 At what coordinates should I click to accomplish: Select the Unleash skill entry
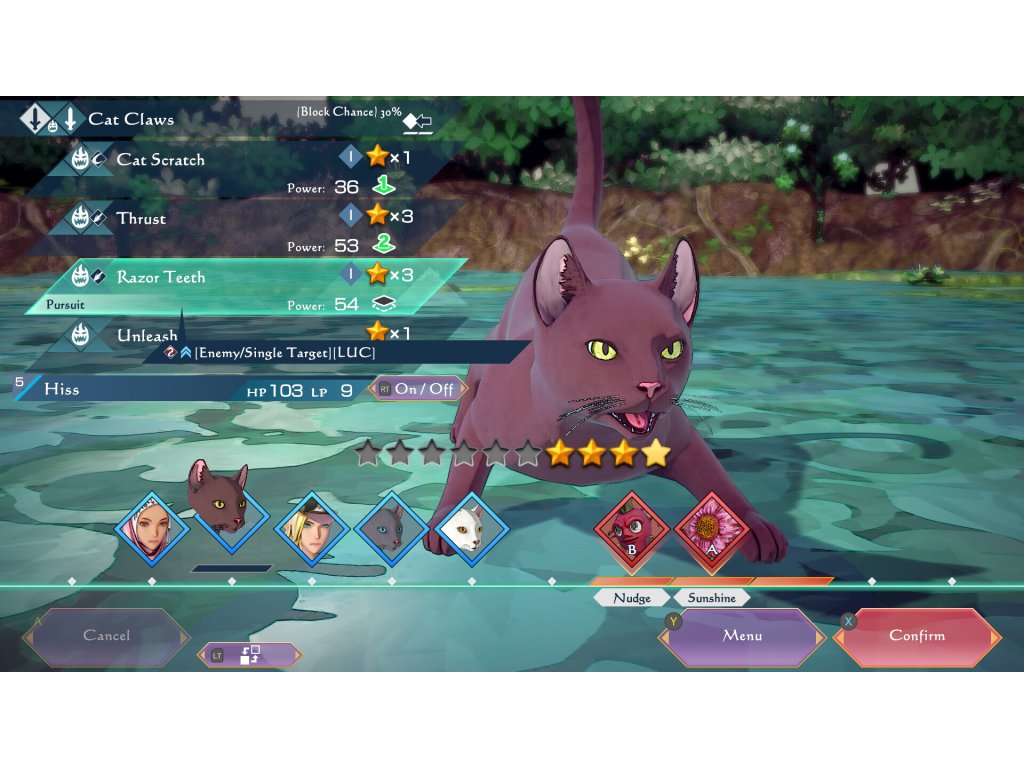point(147,335)
